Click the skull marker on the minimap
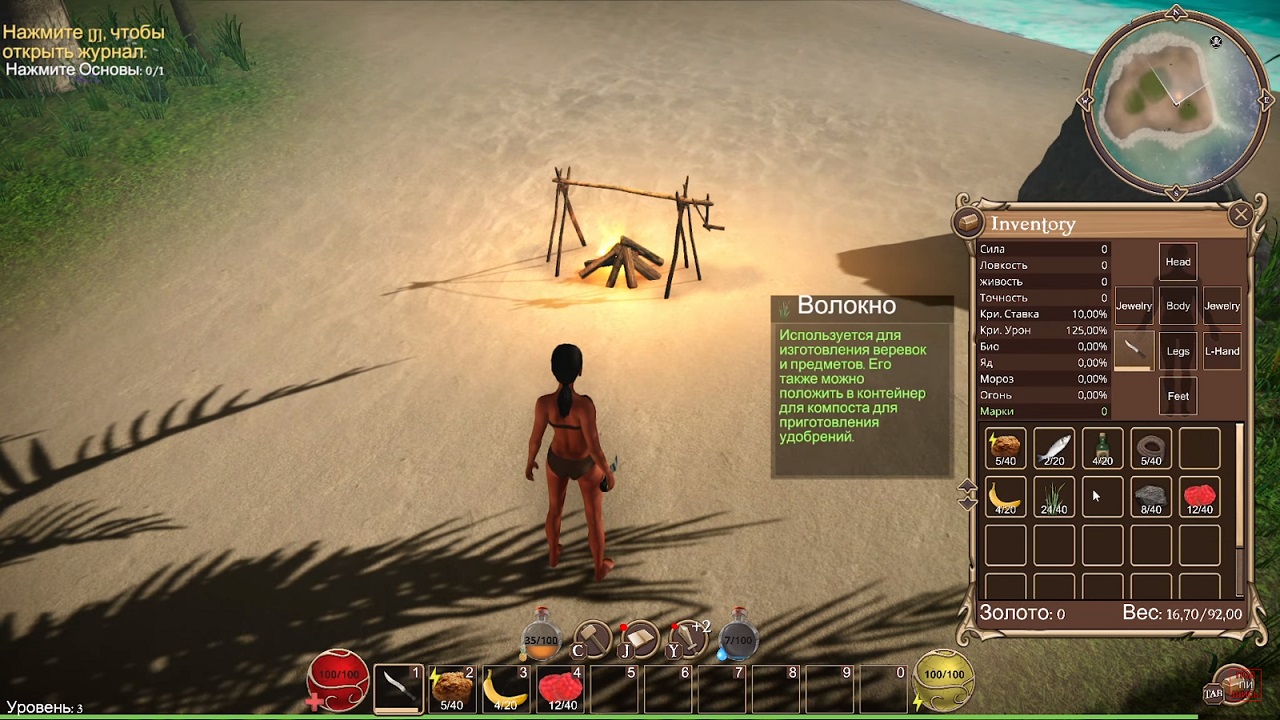This screenshot has height=720, width=1280. coord(1216,42)
